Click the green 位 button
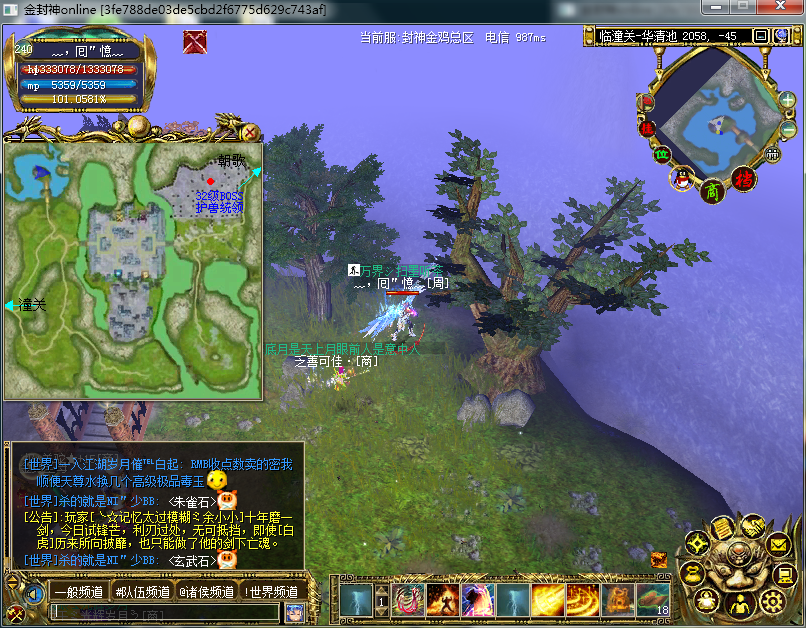806x628 pixels. (661, 154)
